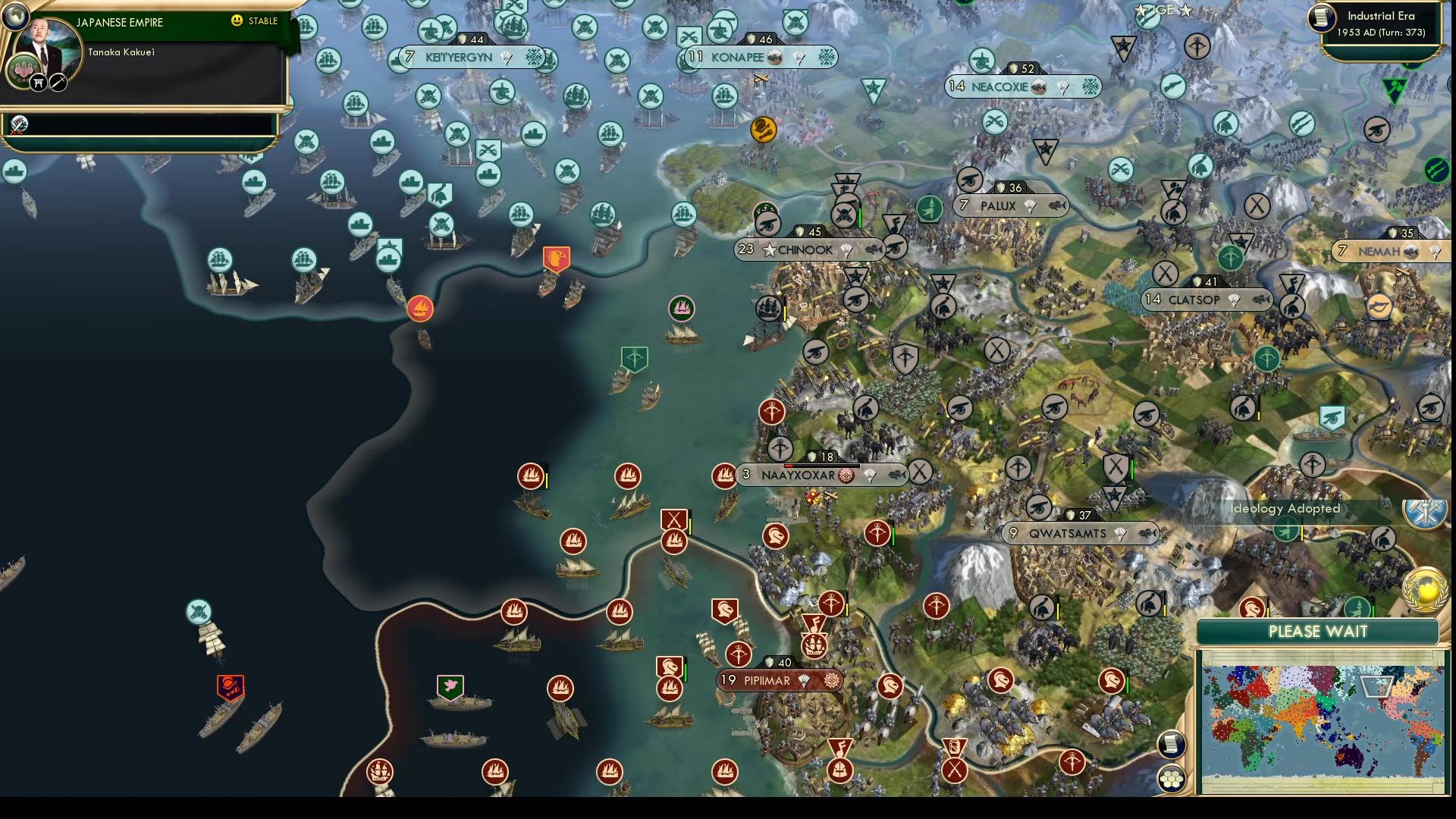Image resolution: width=1456 pixels, height=819 pixels.
Task: Click the city banner labeled CHINOOK
Action: (806, 249)
